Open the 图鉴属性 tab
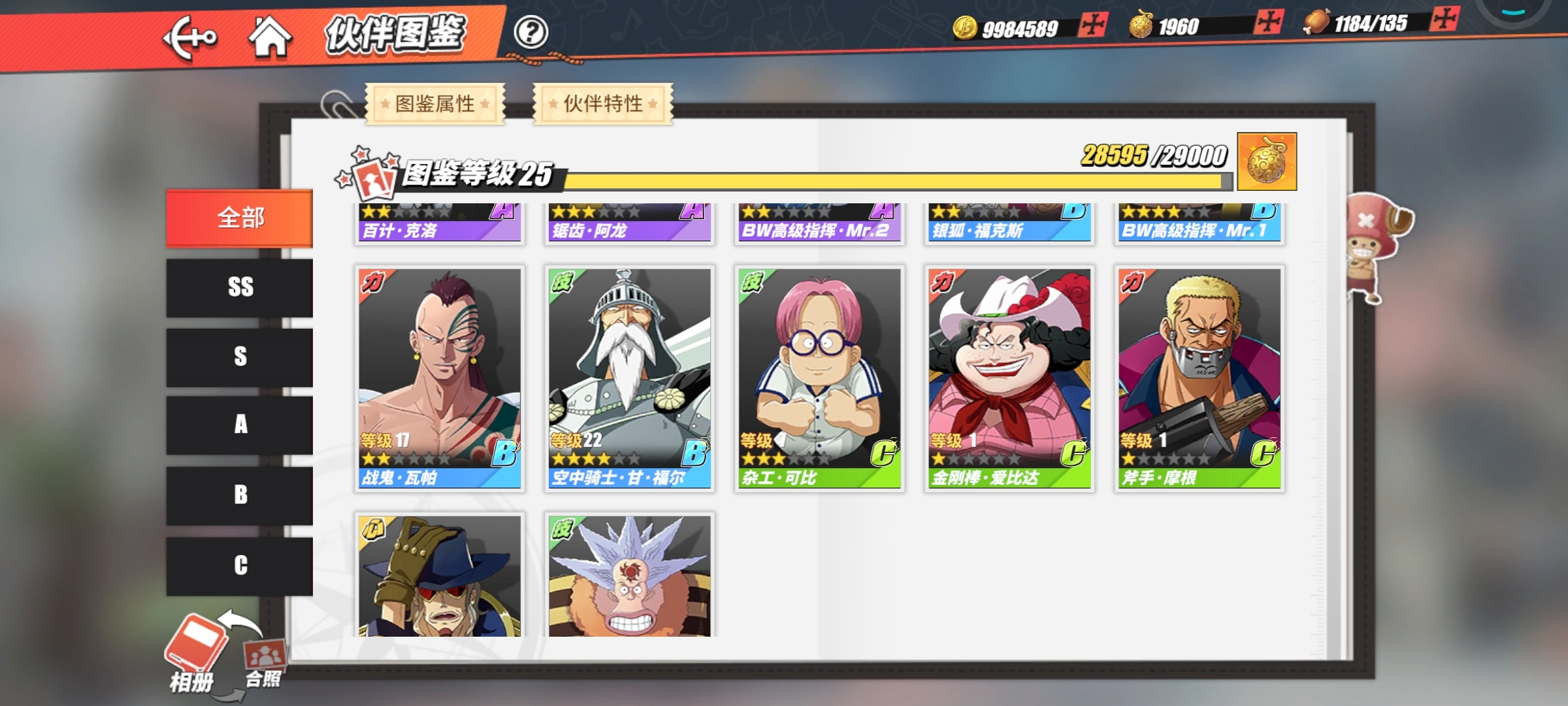 435,104
